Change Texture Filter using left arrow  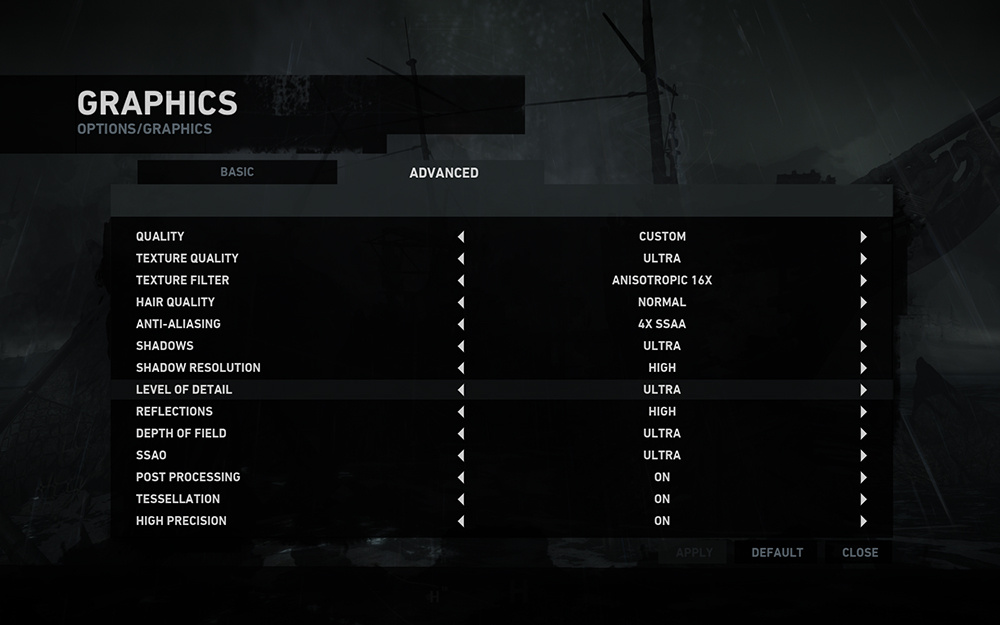[x=461, y=281]
